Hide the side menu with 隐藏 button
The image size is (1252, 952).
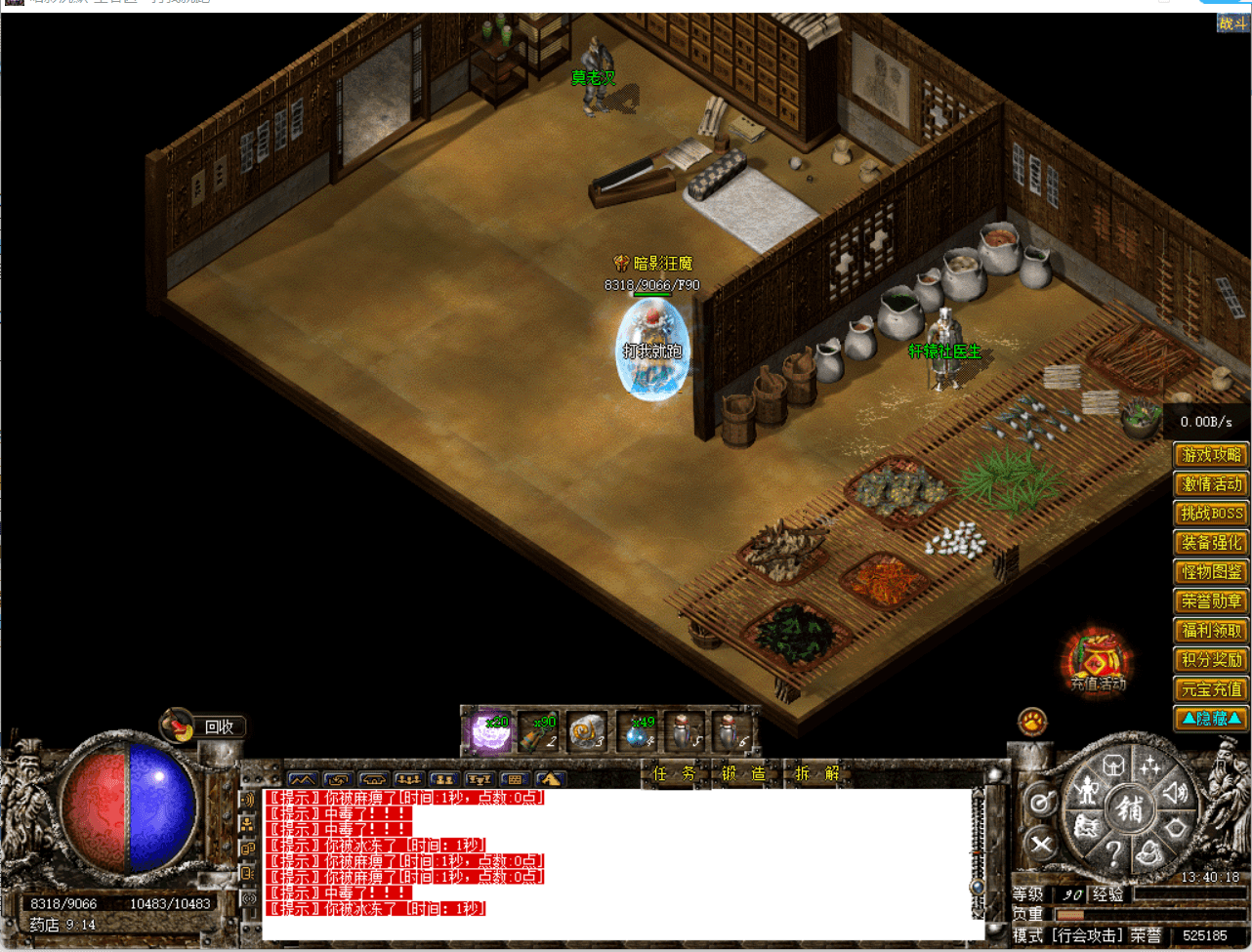coord(1211,719)
